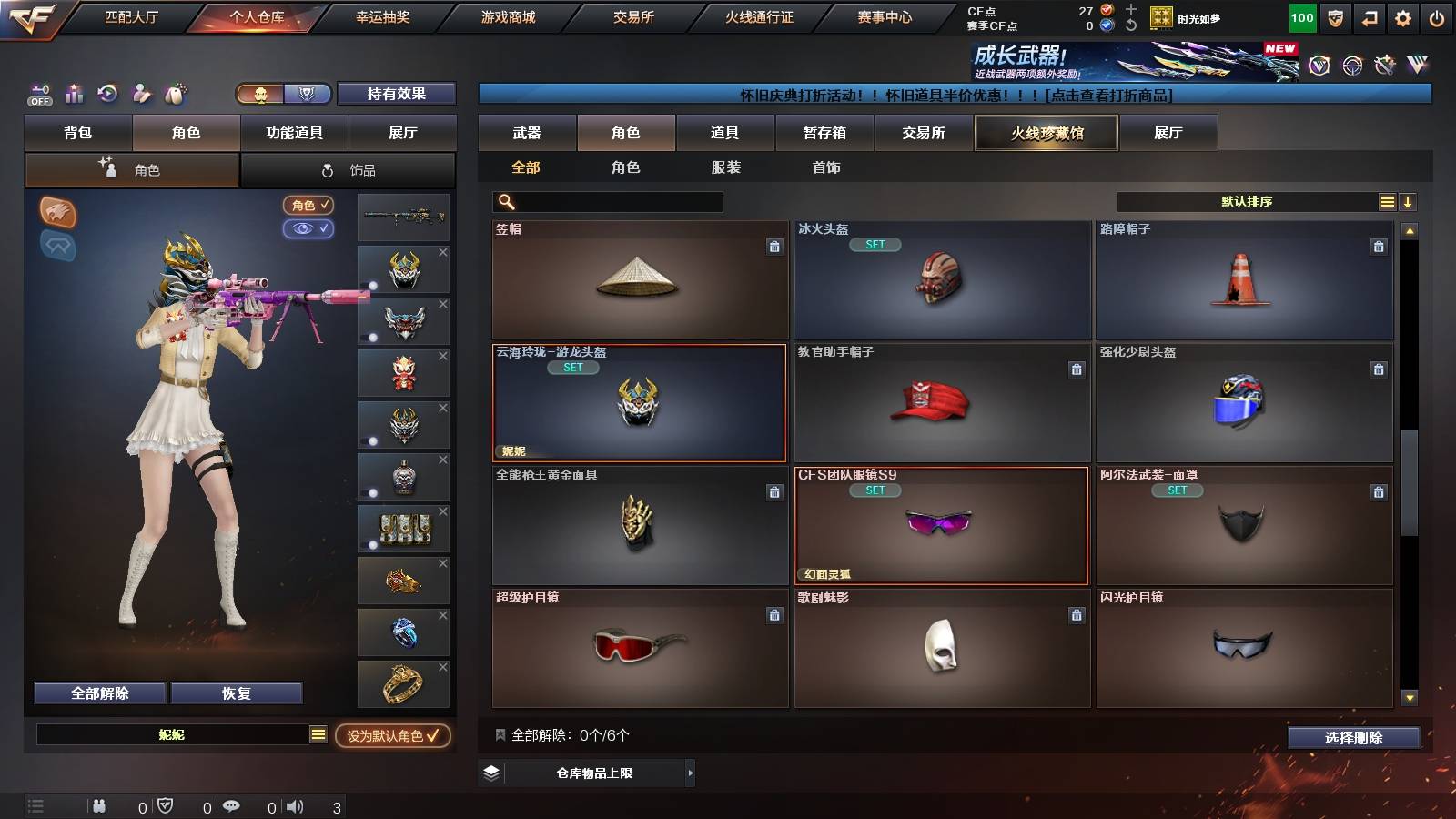Toggle the eye visibility icon on the character preview
This screenshot has width=1456, height=819.
tap(308, 229)
